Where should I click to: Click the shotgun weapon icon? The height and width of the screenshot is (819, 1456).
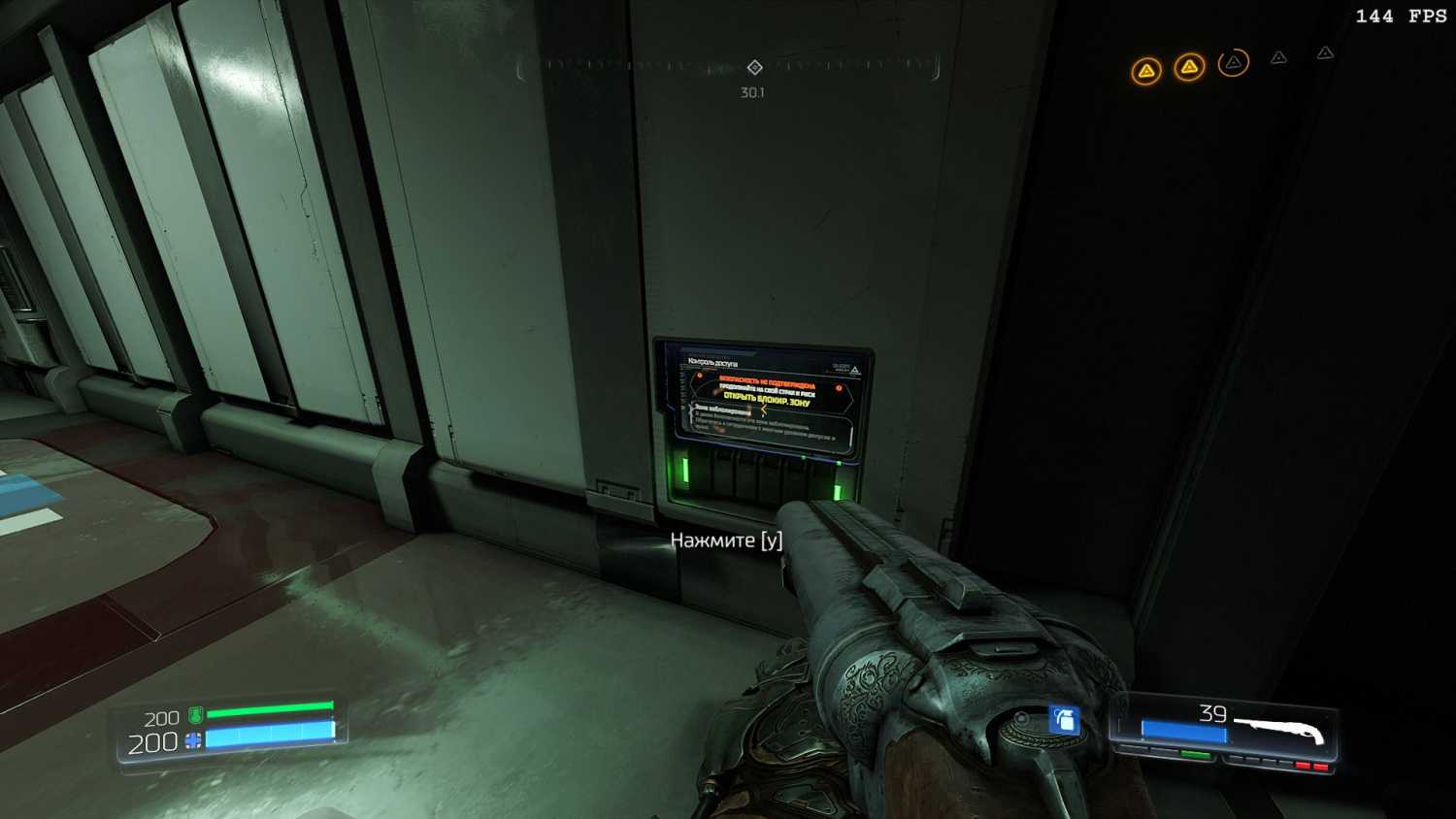[x=1279, y=728]
